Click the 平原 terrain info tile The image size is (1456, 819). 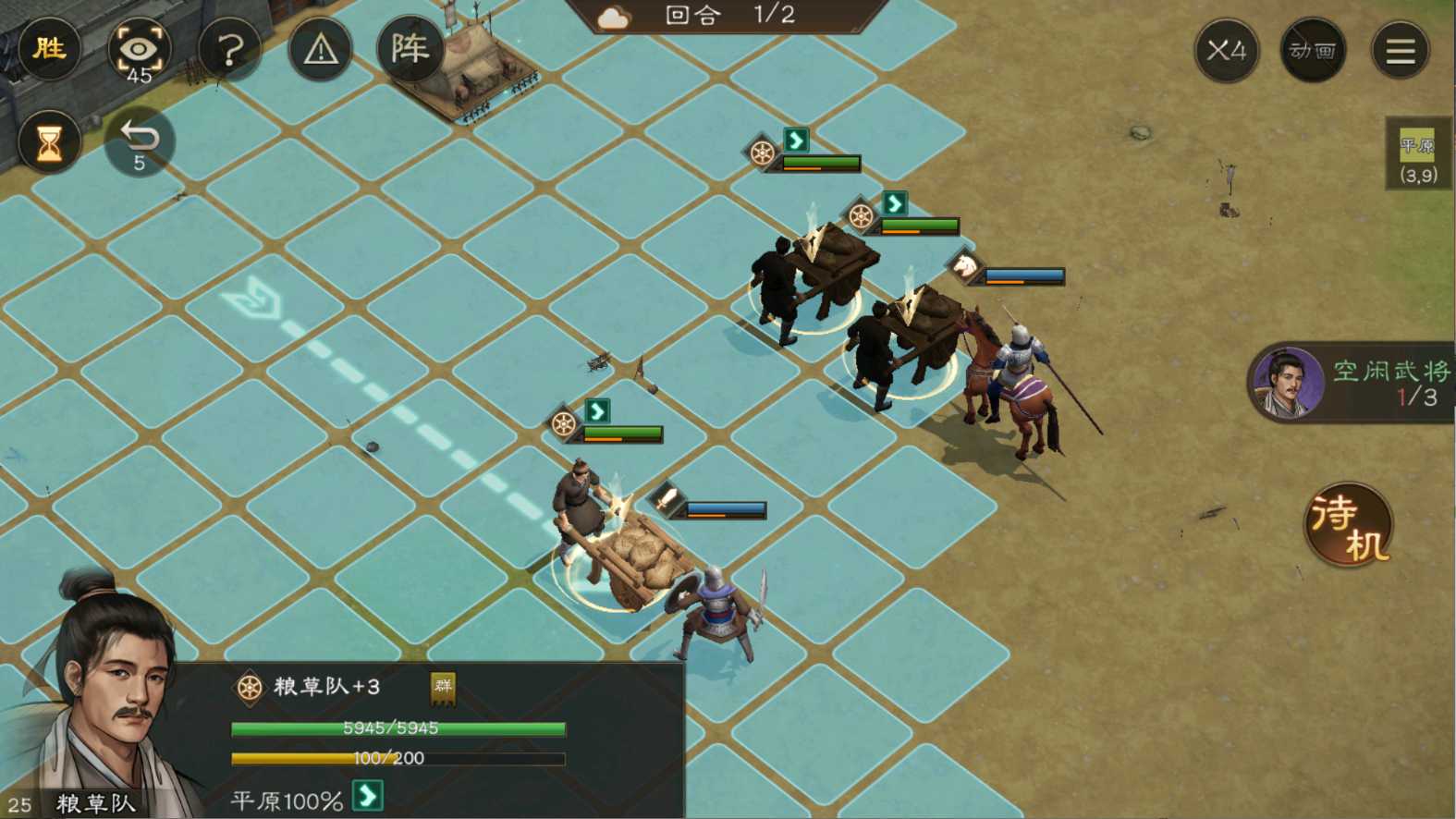pyautogui.click(x=1417, y=155)
